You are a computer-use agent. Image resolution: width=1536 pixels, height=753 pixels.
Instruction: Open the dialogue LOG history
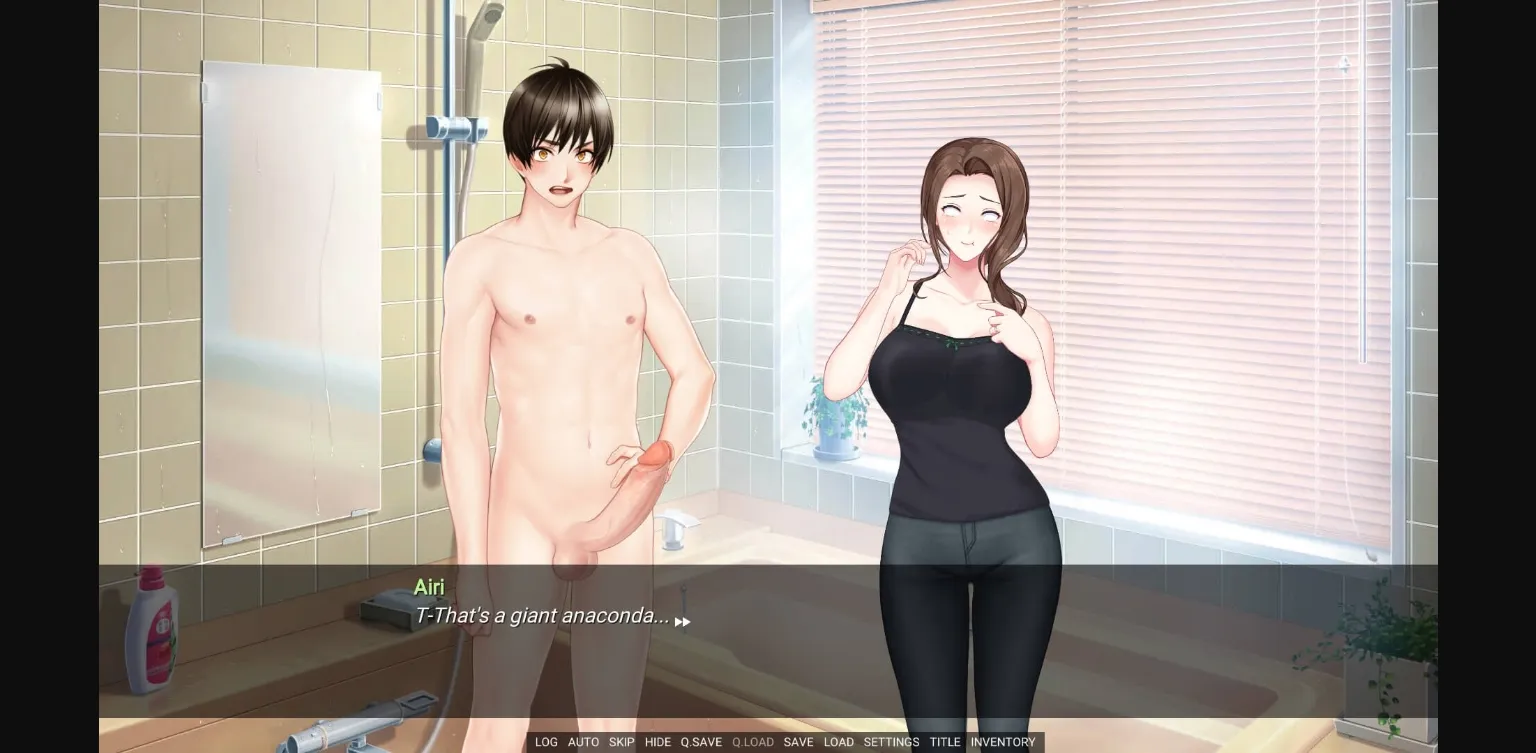pos(546,742)
